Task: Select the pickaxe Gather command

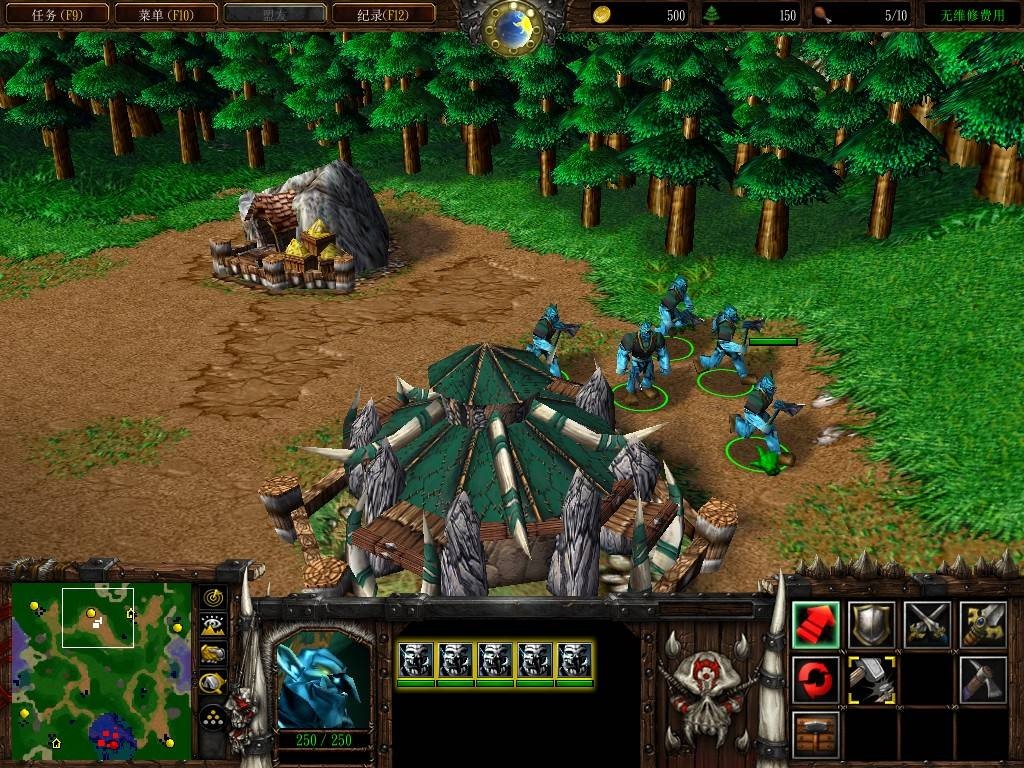Action: click(x=982, y=680)
